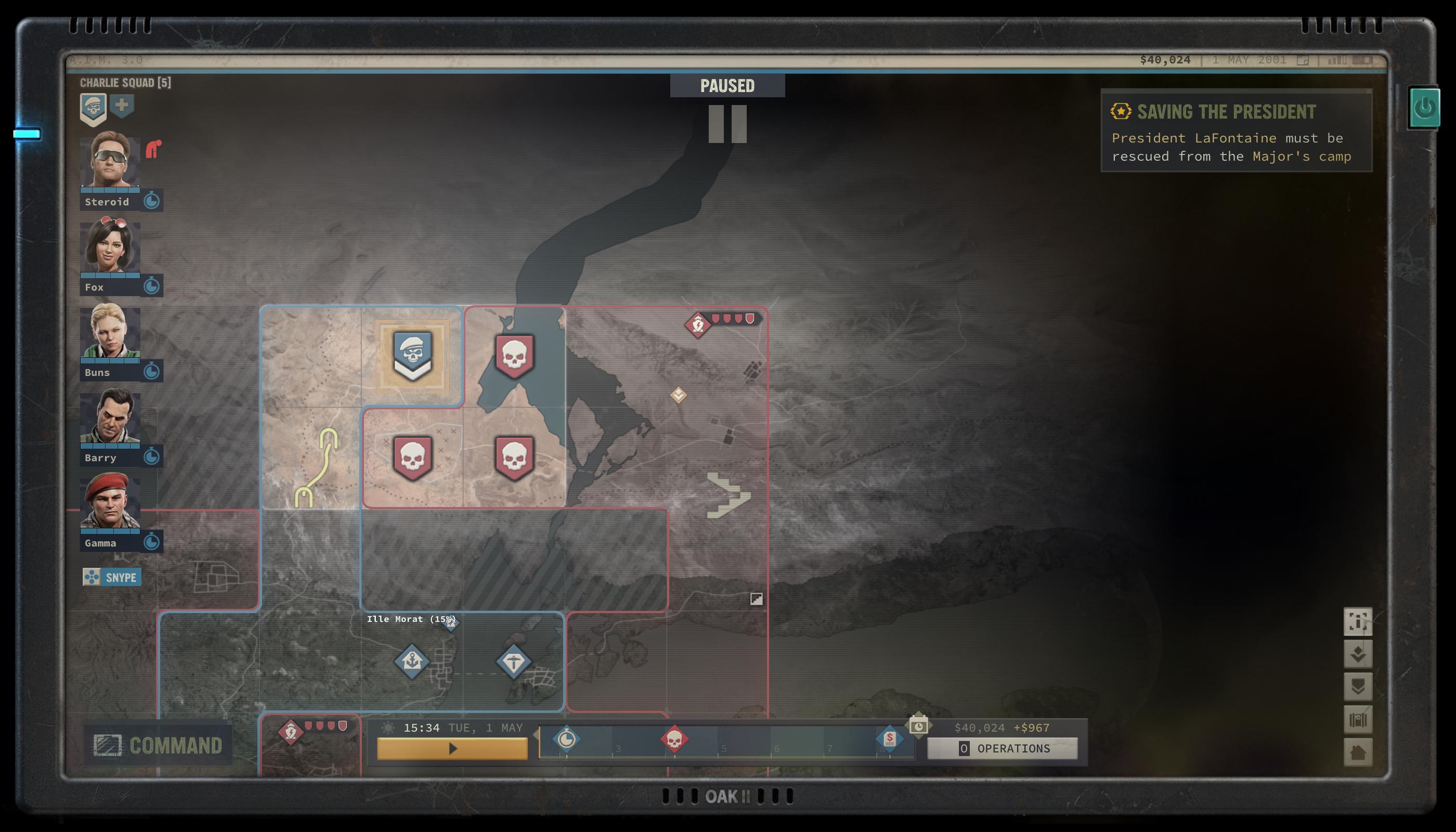Image resolution: width=1456 pixels, height=832 pixels.
Task: Click the dollar income event on the timeline
Action: tap(889, 739)
